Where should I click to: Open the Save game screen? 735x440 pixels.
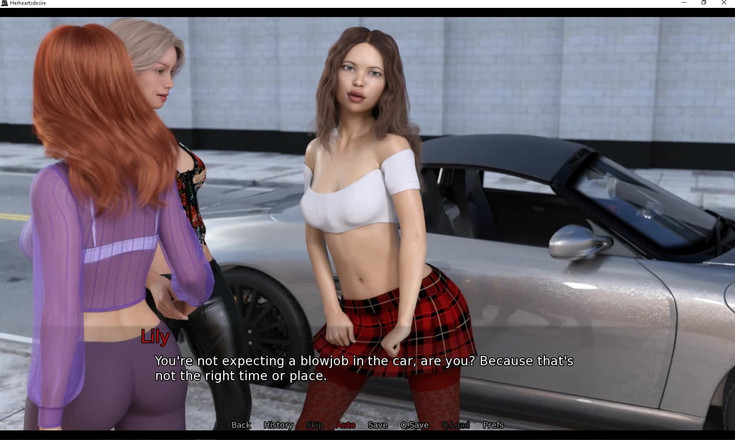tap(377, 425)
